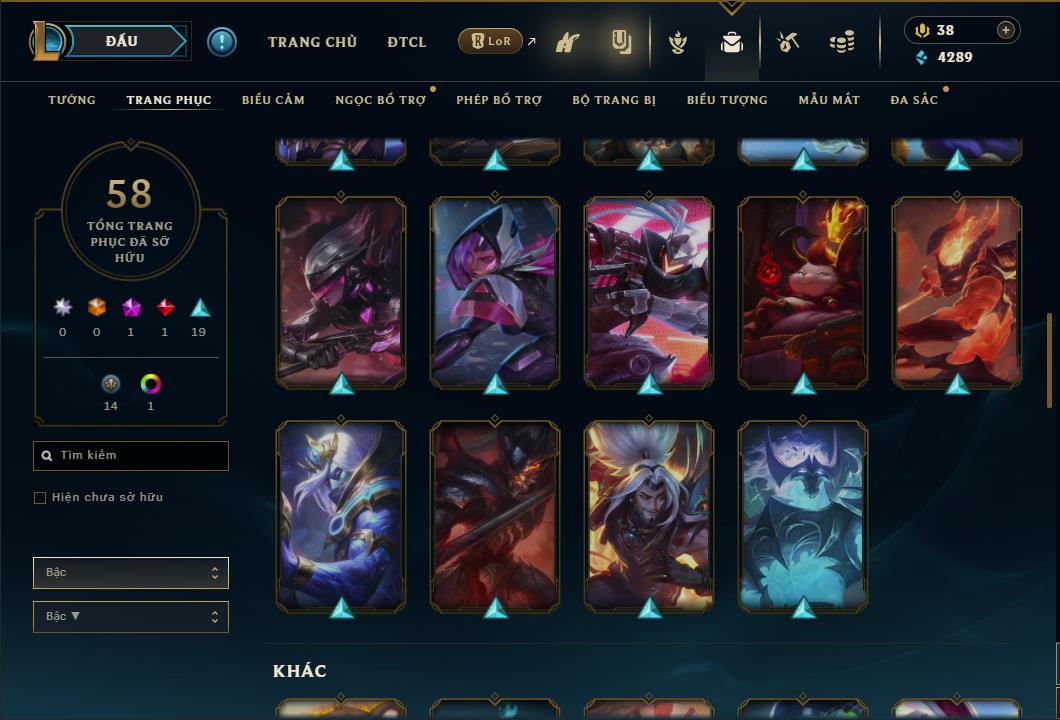Screen dimensions: 1060x720
Task: Show the BỘ TRANG BỊ tab
Action: pyautogui.click(x=614, y=100)
